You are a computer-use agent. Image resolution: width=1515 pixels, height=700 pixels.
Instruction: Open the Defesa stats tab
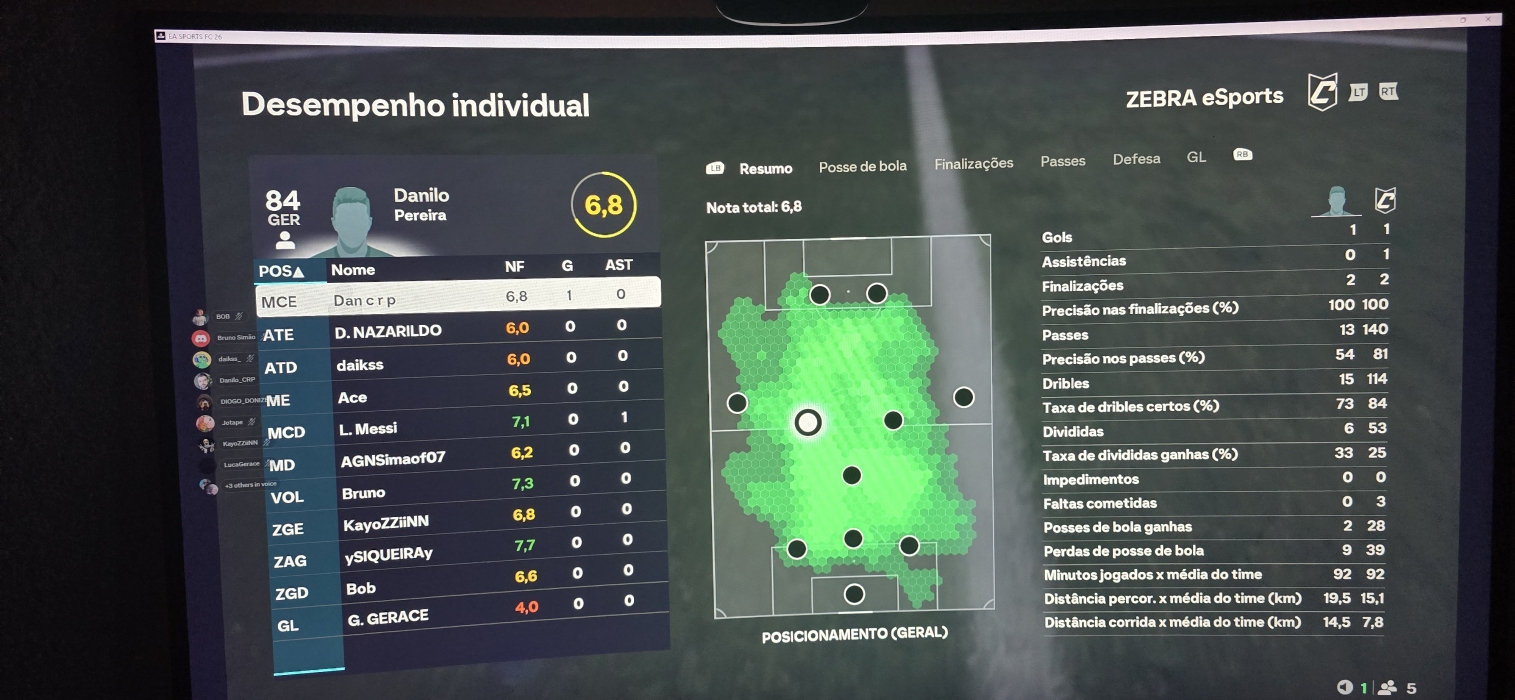(1136, 159)
